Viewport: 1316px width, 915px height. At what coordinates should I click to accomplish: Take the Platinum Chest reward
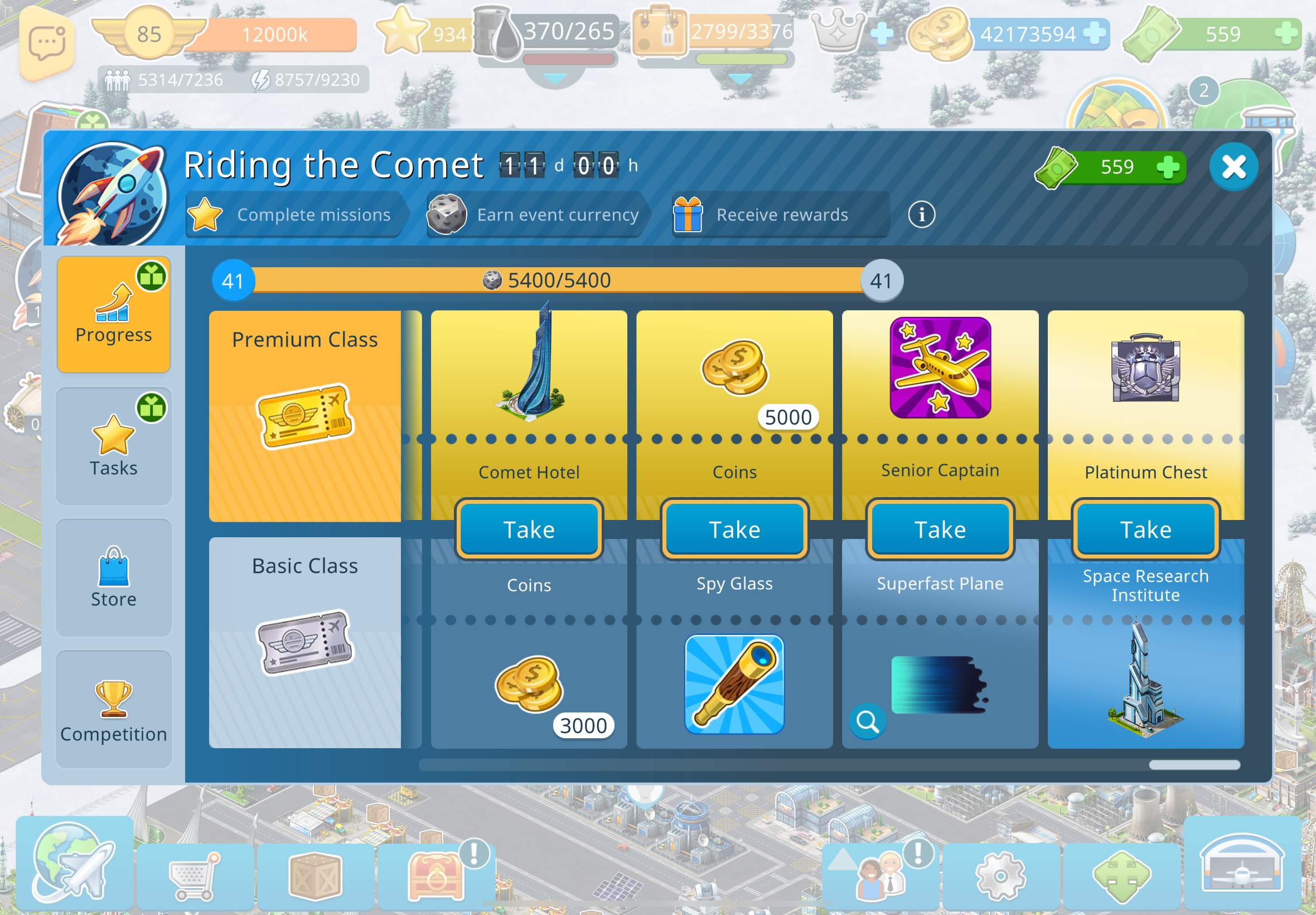coord(1145,529)
